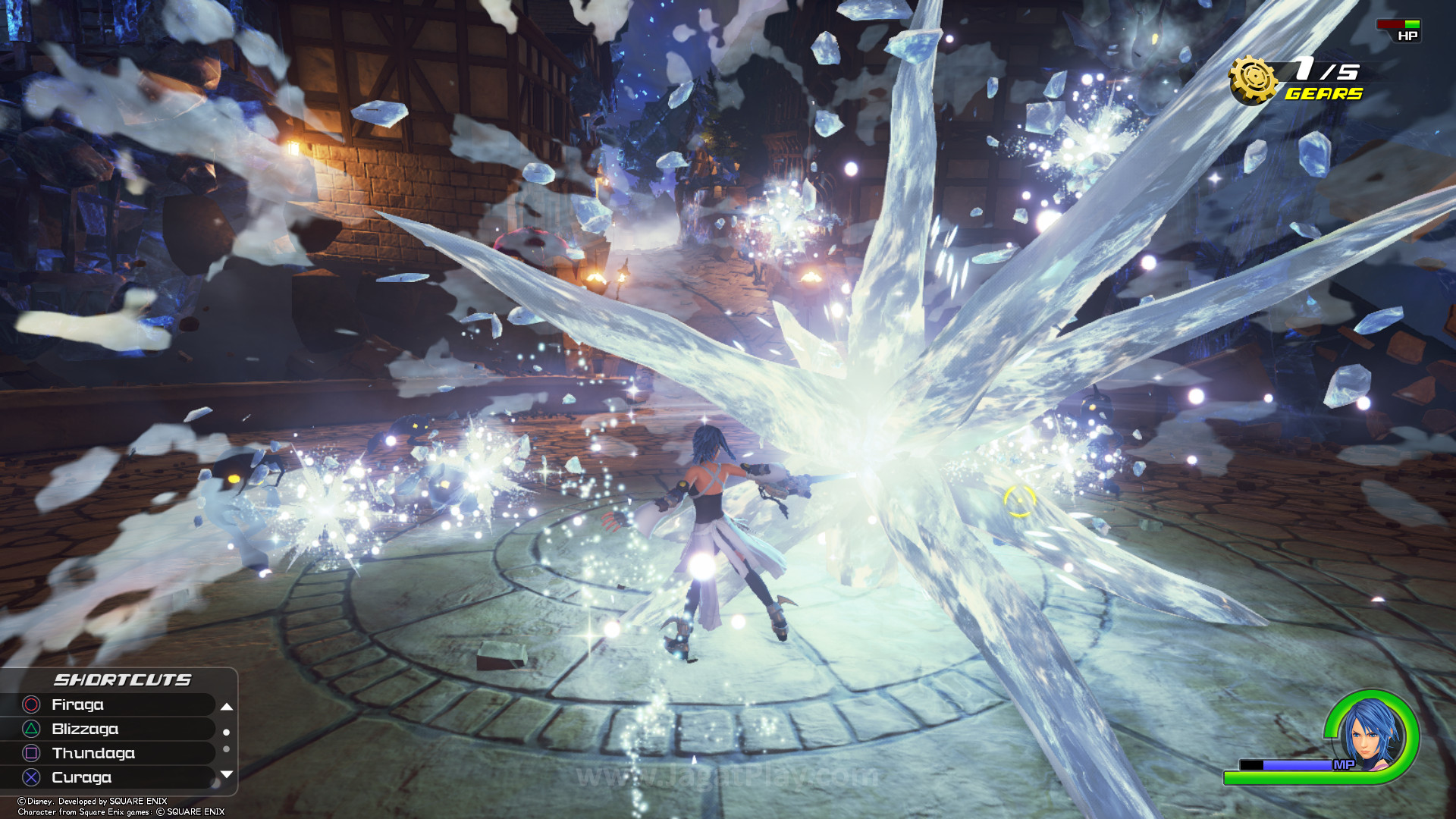Click the gold gear objective icon

(1253, 79)
